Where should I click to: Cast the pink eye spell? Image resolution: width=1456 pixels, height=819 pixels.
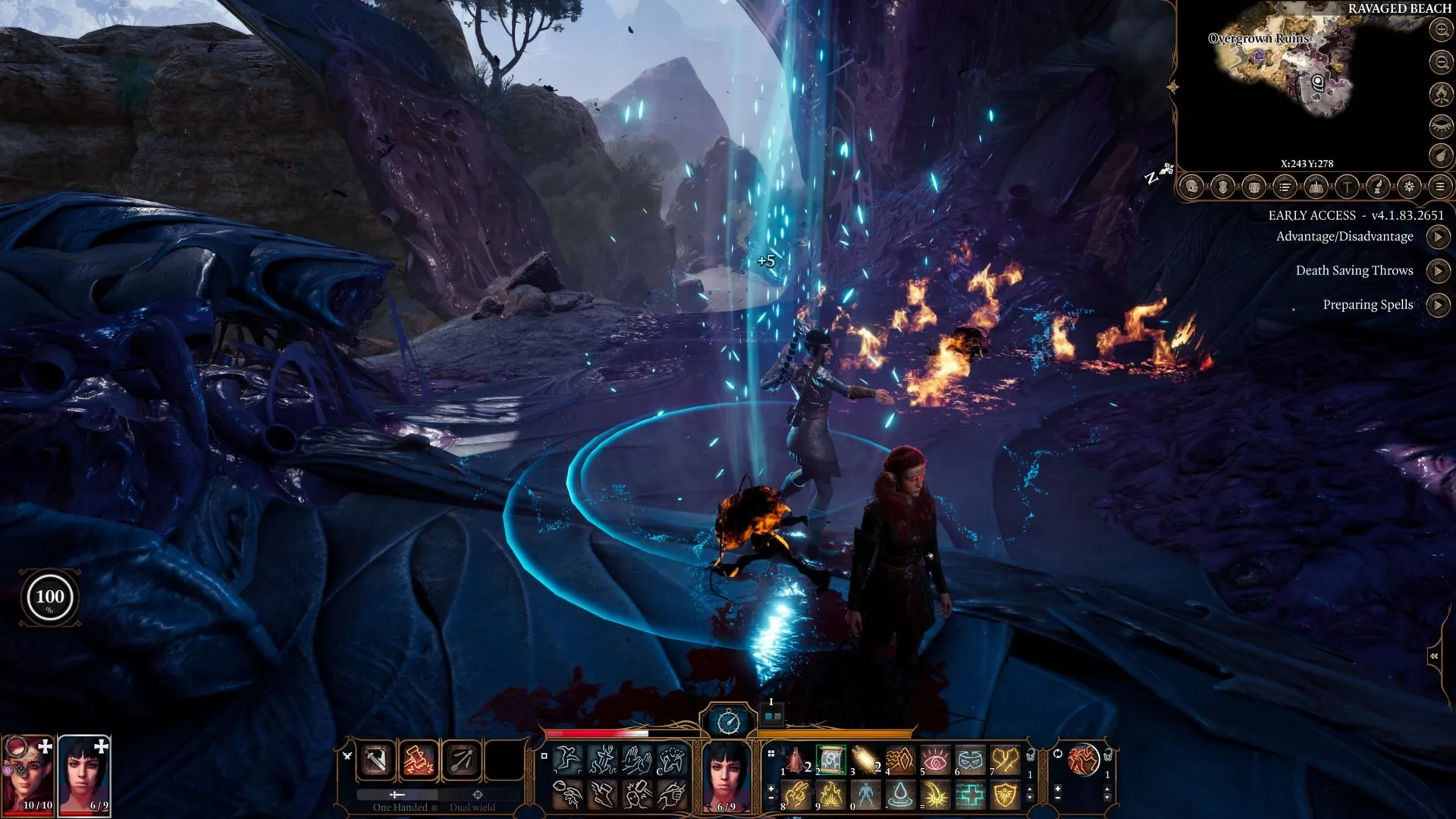(x=935, y=760)
